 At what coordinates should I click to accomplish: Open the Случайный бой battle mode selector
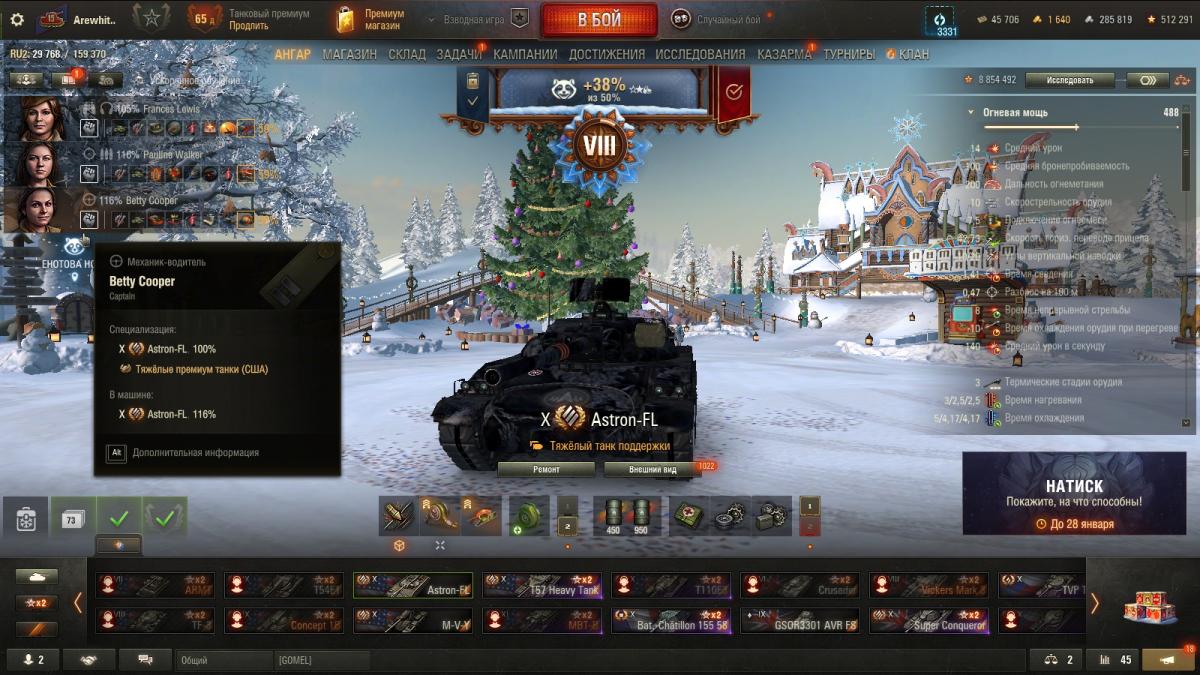click(715, 20)
